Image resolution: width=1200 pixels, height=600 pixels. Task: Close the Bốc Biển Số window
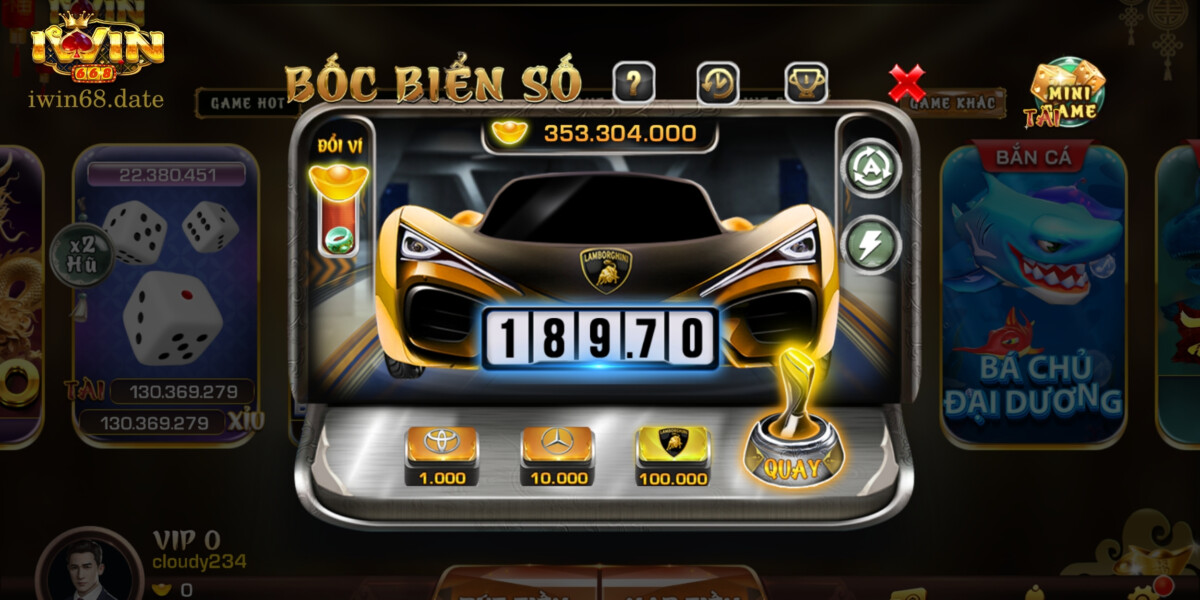[907, 84]
